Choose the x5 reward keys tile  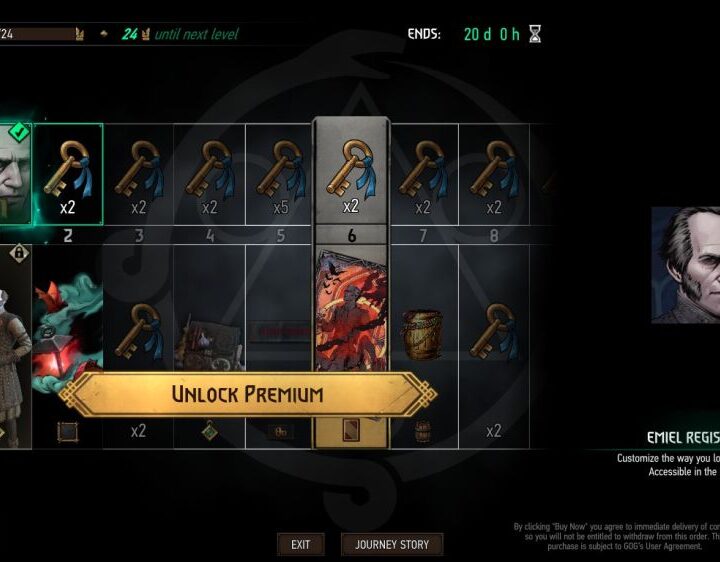click(280, 174)
